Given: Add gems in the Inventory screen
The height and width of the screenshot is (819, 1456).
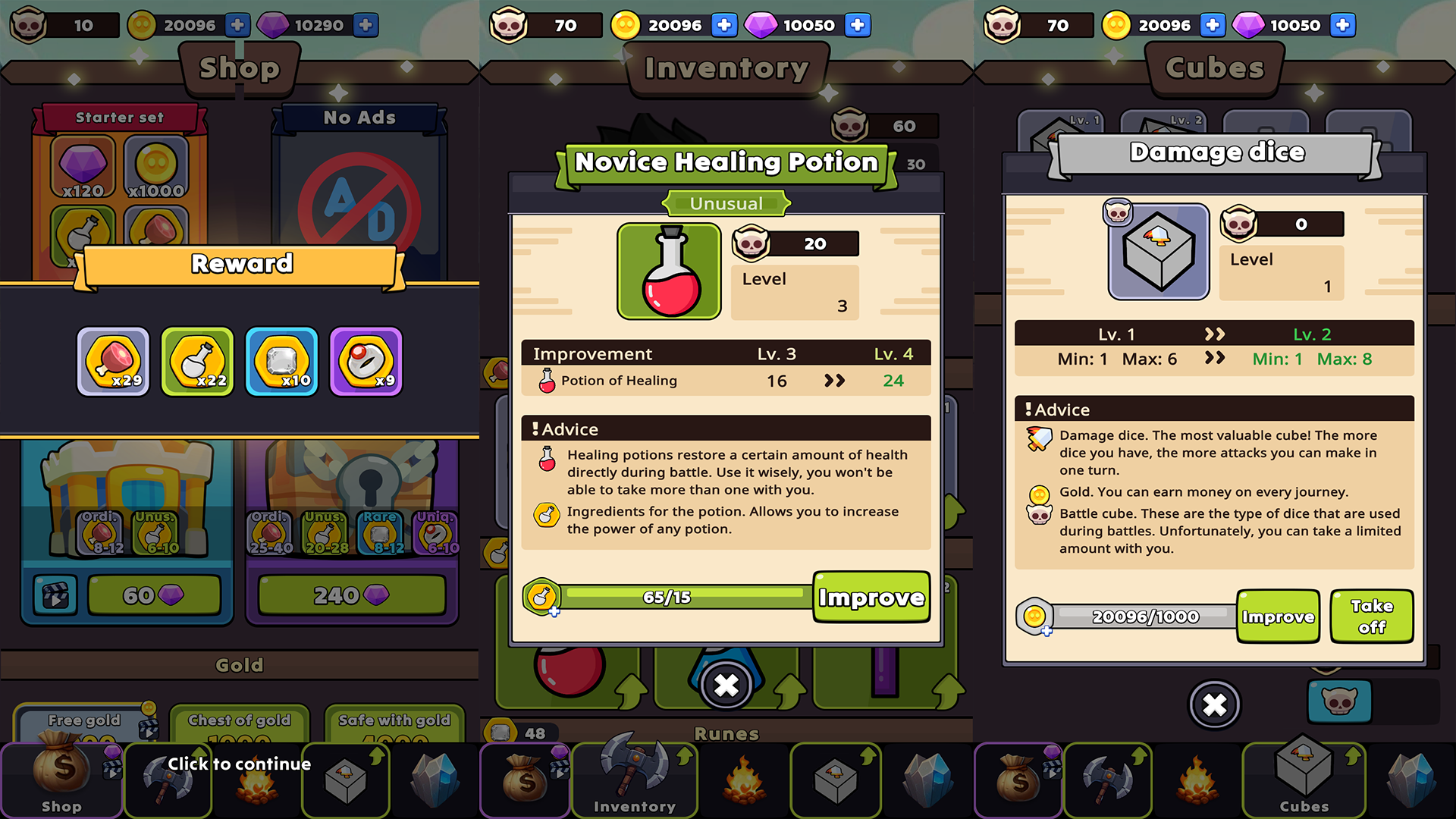Looking at the screenshot, I should point(858,25).
